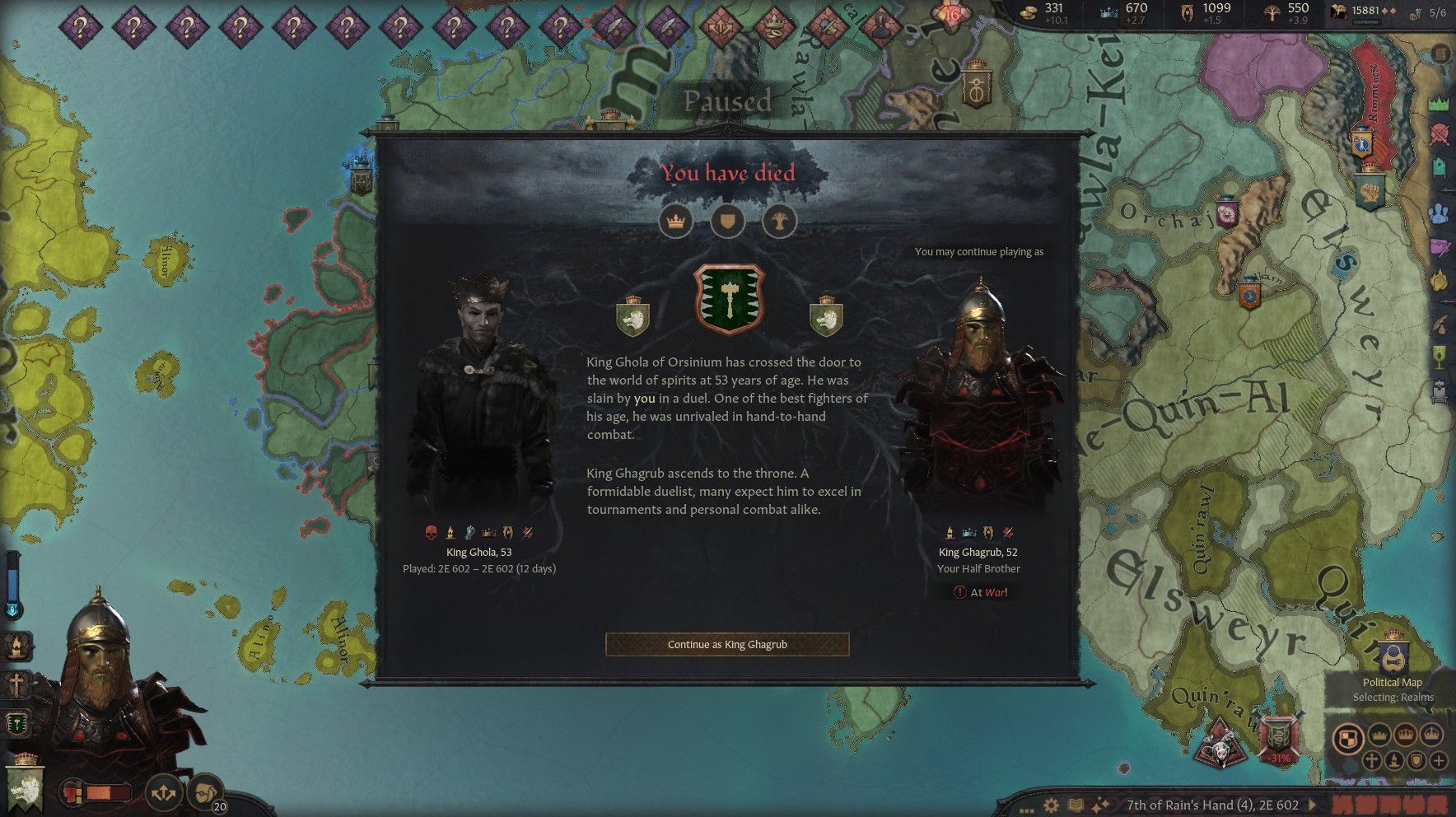Open house map mode shield icon
Screen dimensions: 1456x817
pos(1416,760)
